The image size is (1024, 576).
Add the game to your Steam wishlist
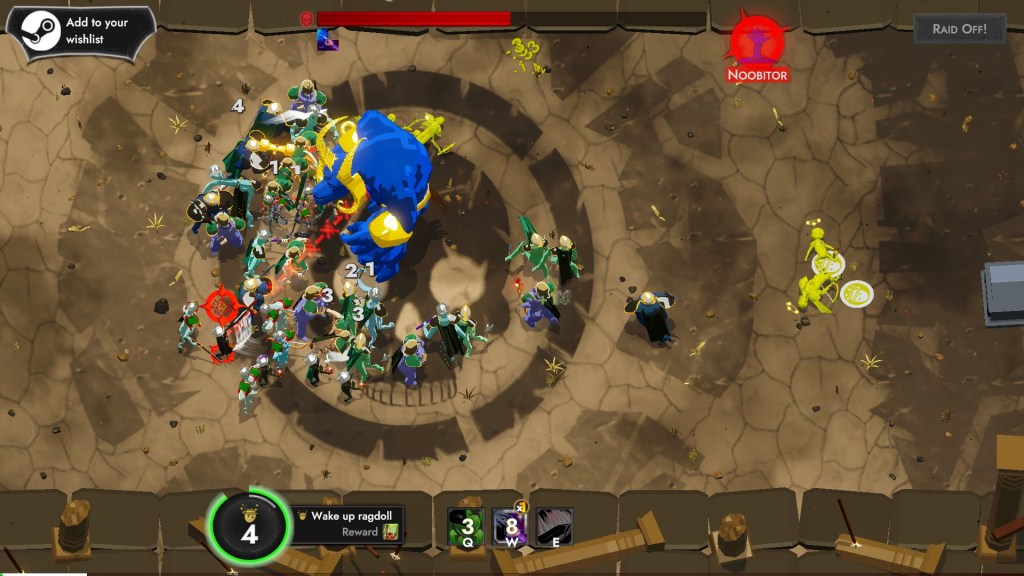80,31
